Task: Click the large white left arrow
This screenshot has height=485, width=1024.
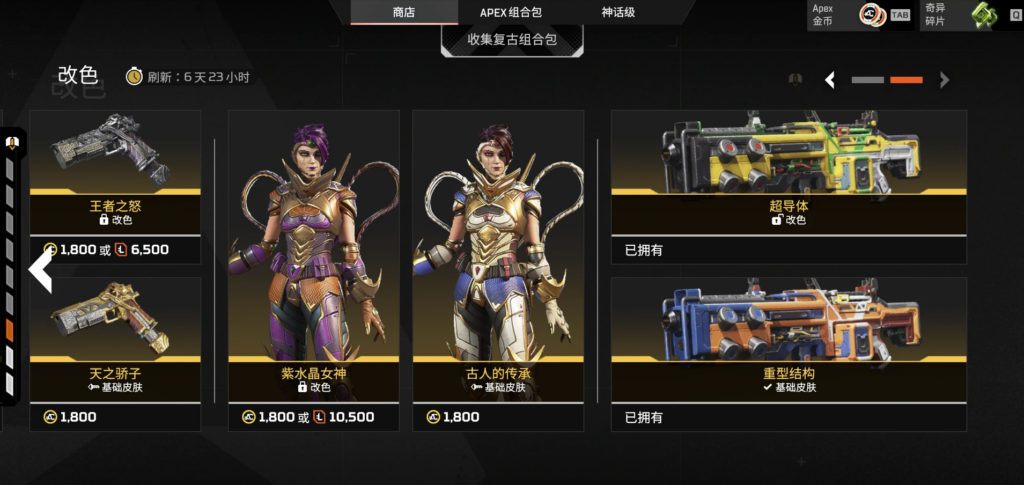Action: 40,271
